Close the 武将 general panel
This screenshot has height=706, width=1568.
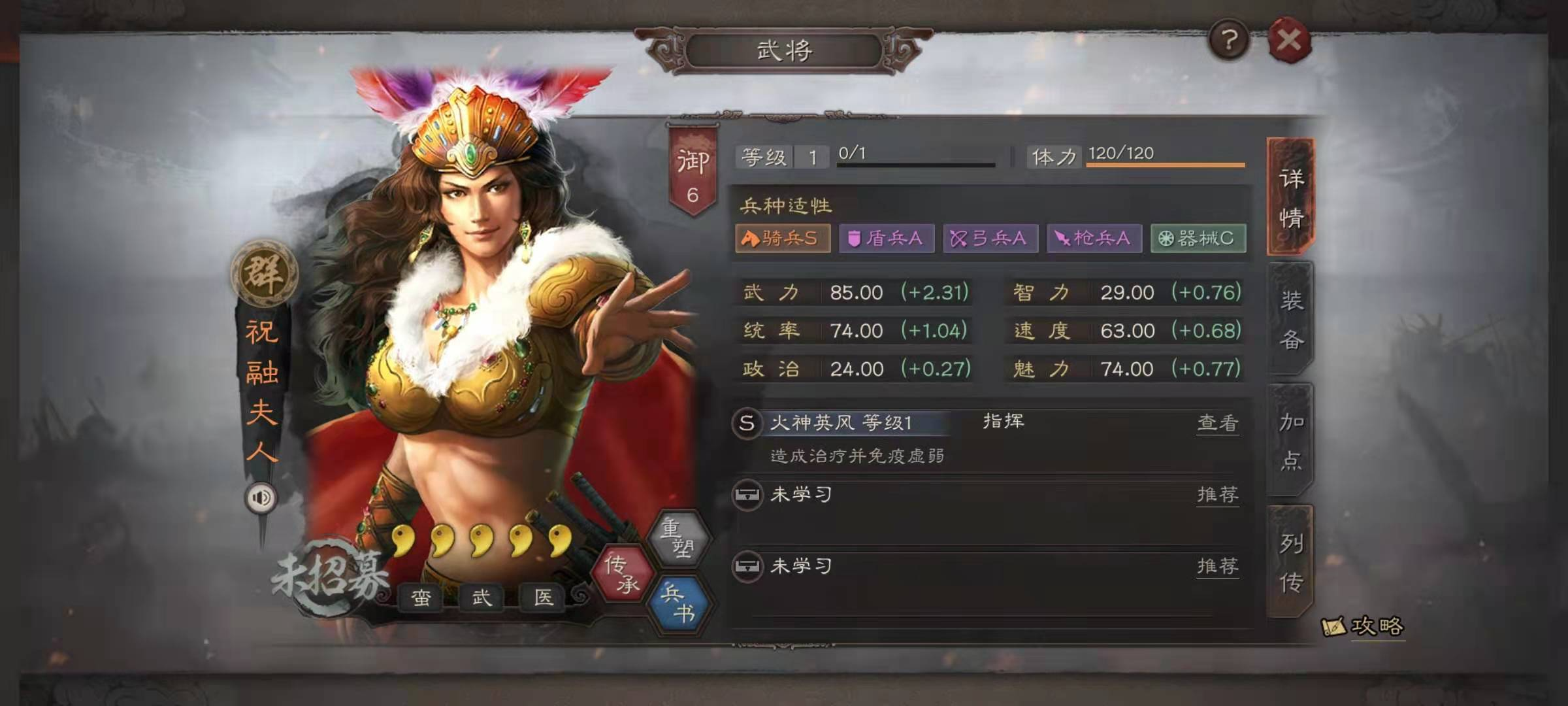(x=1289, y=41)
